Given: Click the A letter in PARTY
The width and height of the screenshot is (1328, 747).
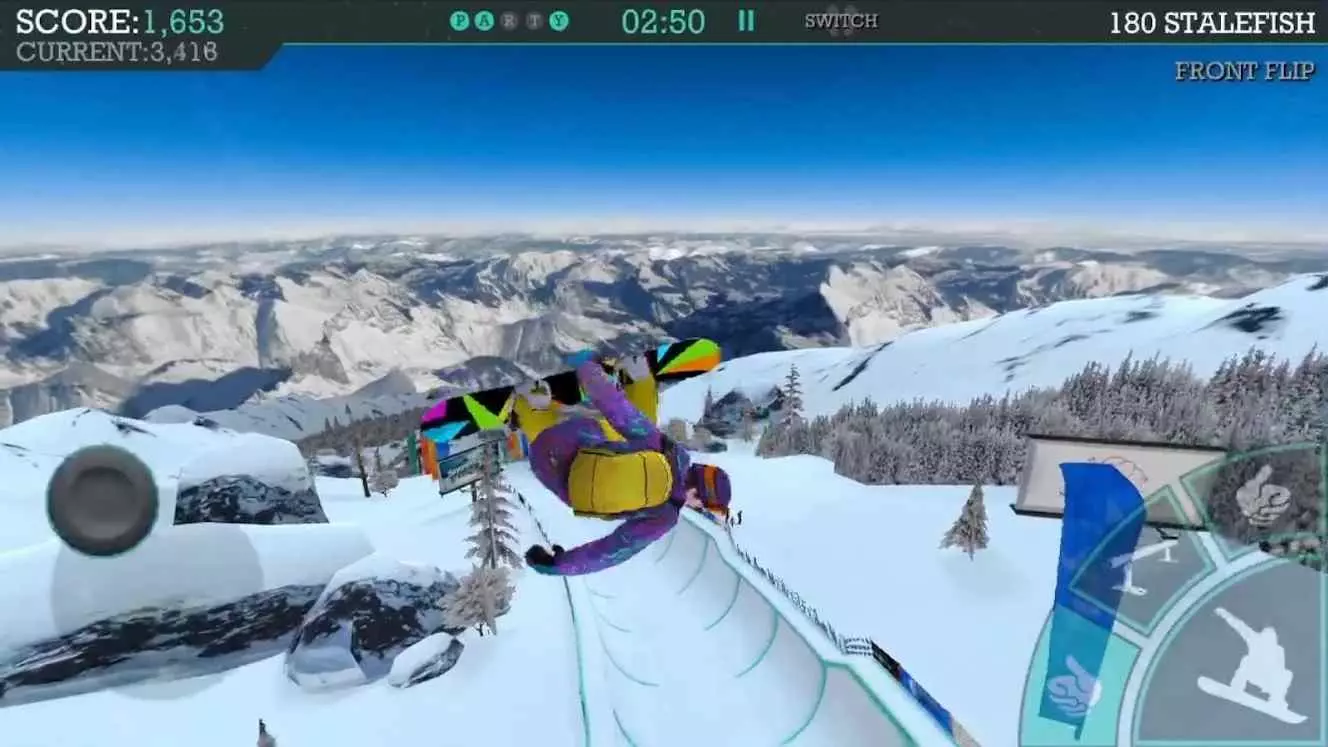Looking at the screenshot, I should pos(485,18).
